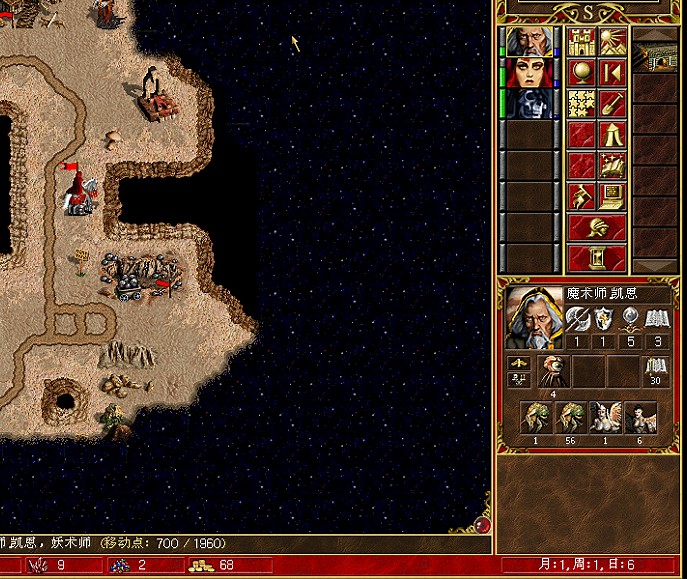Image resolution: width=687 pixels, height=579 pixels.
Task: Click the sailing ship with stars button
Action: [x=612, y=166]
